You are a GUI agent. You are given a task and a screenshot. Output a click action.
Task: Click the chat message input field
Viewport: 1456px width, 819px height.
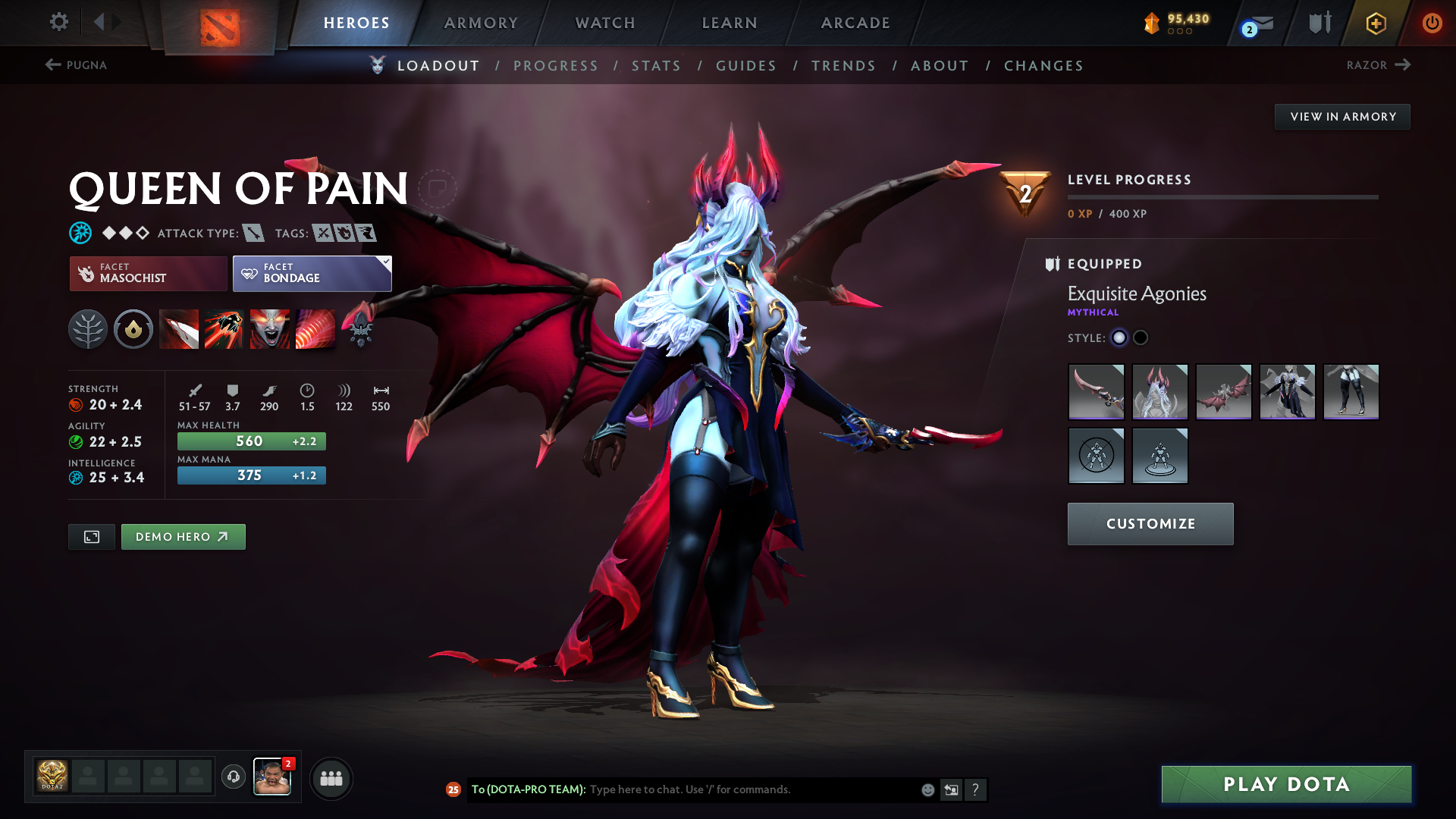751,789
